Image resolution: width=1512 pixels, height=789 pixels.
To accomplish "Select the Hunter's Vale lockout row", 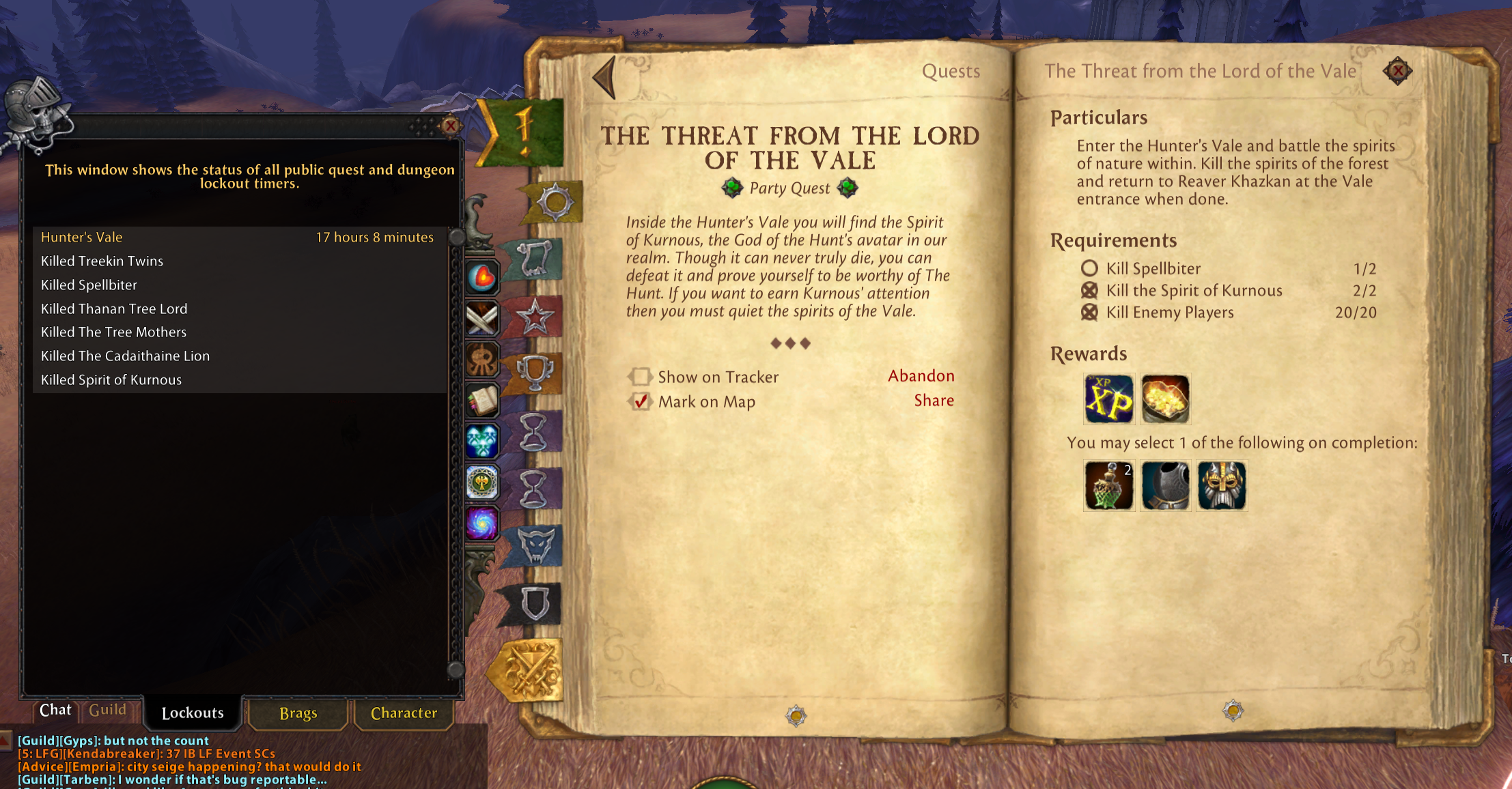I will (237, 238).
